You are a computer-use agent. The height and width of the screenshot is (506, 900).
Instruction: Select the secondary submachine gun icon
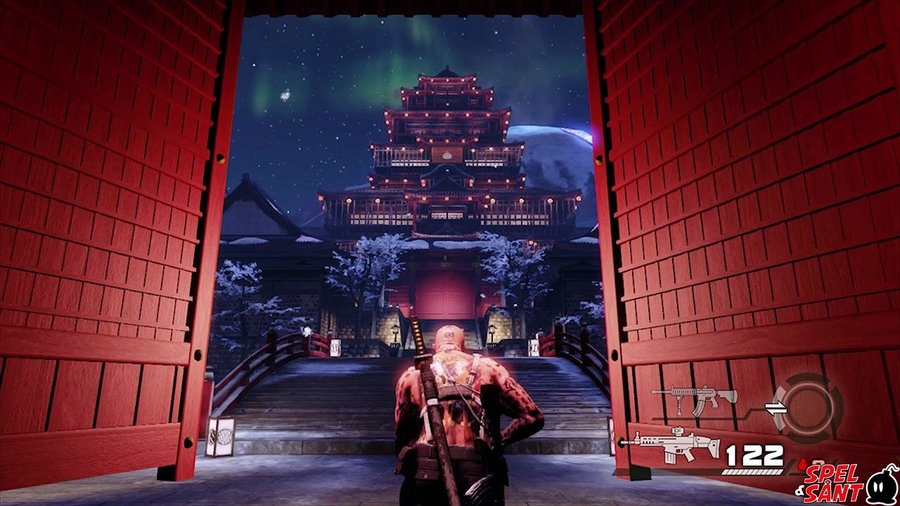pyautogui.click(x=694, y=399)
